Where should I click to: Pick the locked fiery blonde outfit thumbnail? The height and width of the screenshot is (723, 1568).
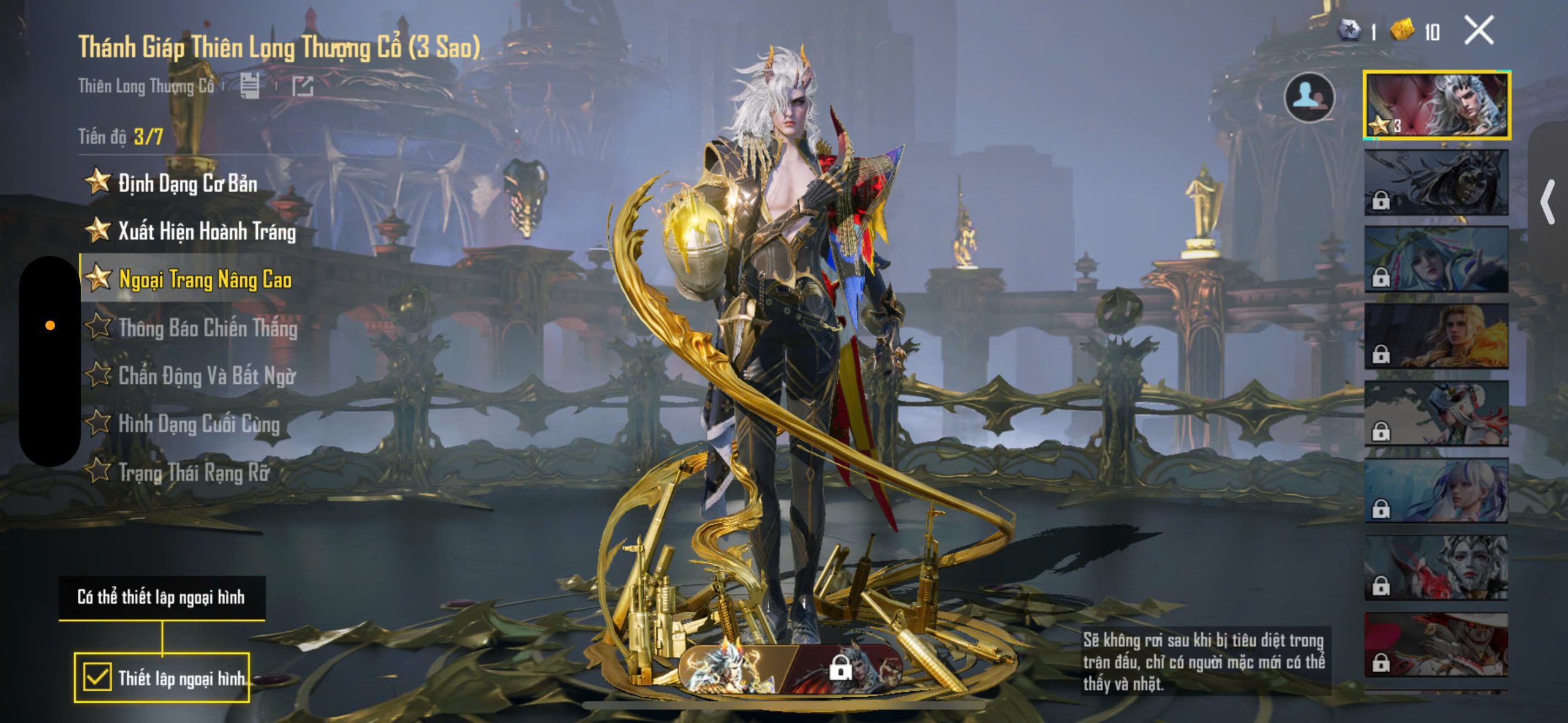tap(1436, 337)
